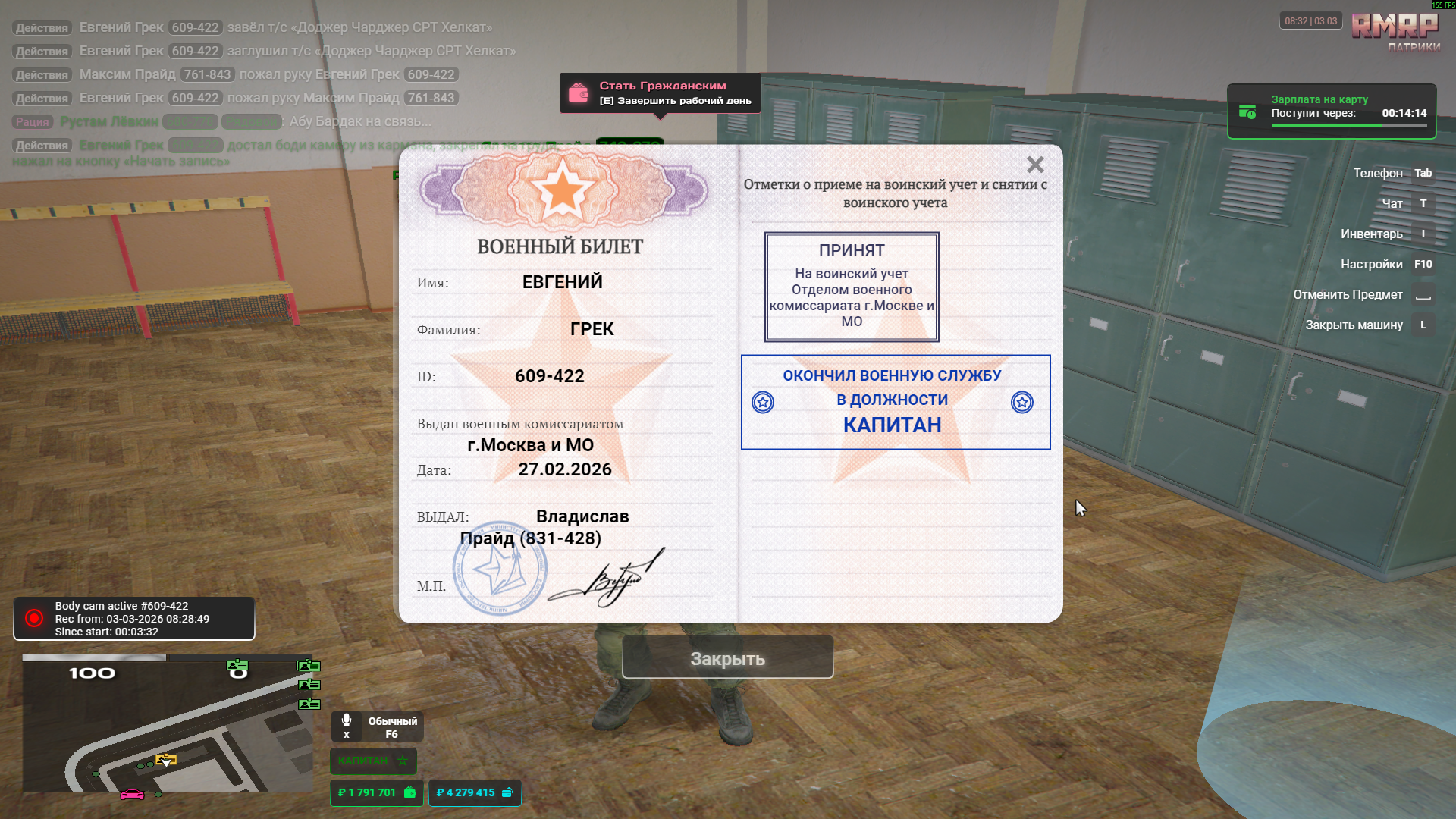Click the Закрыть button

tap(727, 658)
